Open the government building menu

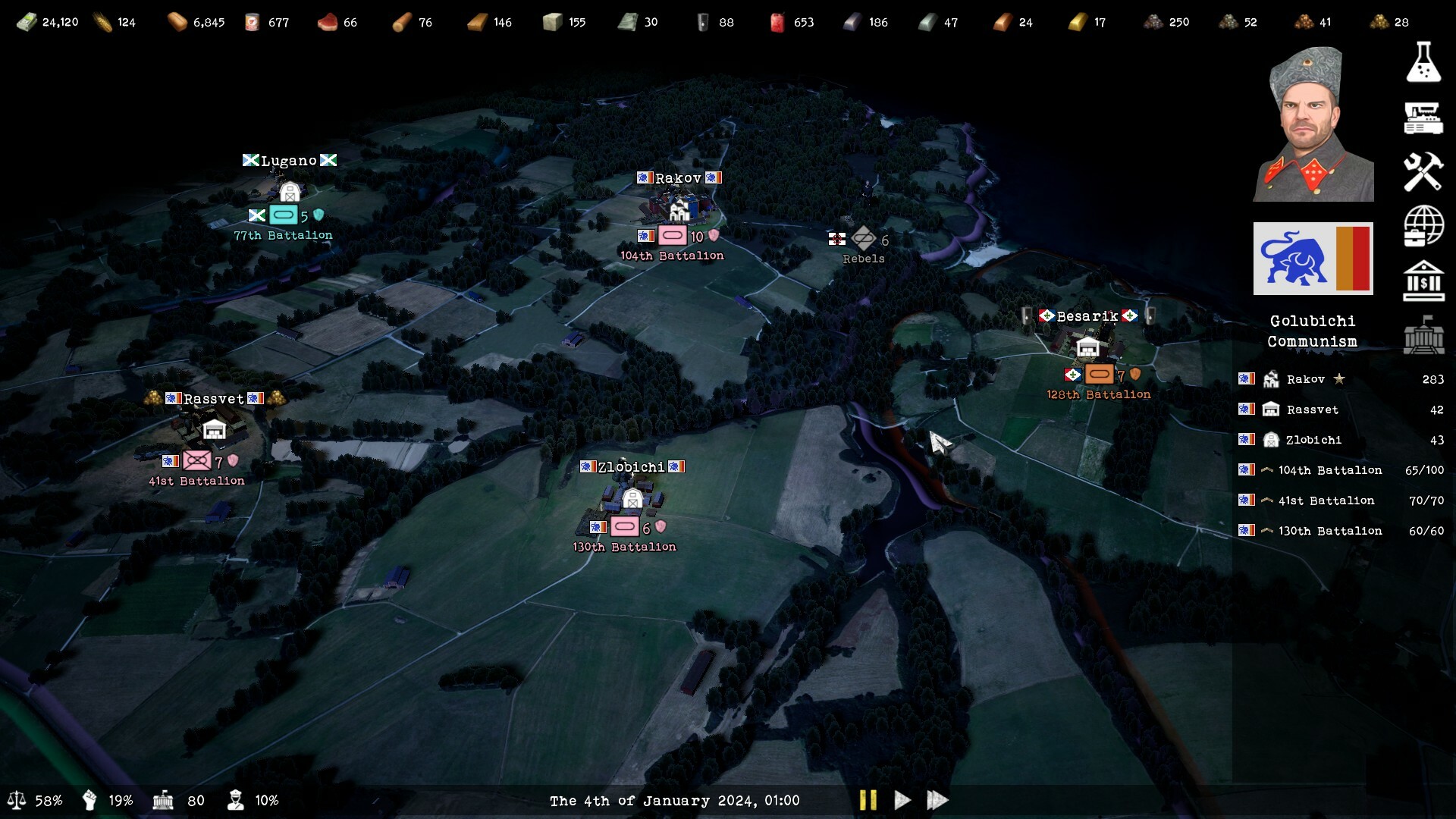(x=1423, y=335)
